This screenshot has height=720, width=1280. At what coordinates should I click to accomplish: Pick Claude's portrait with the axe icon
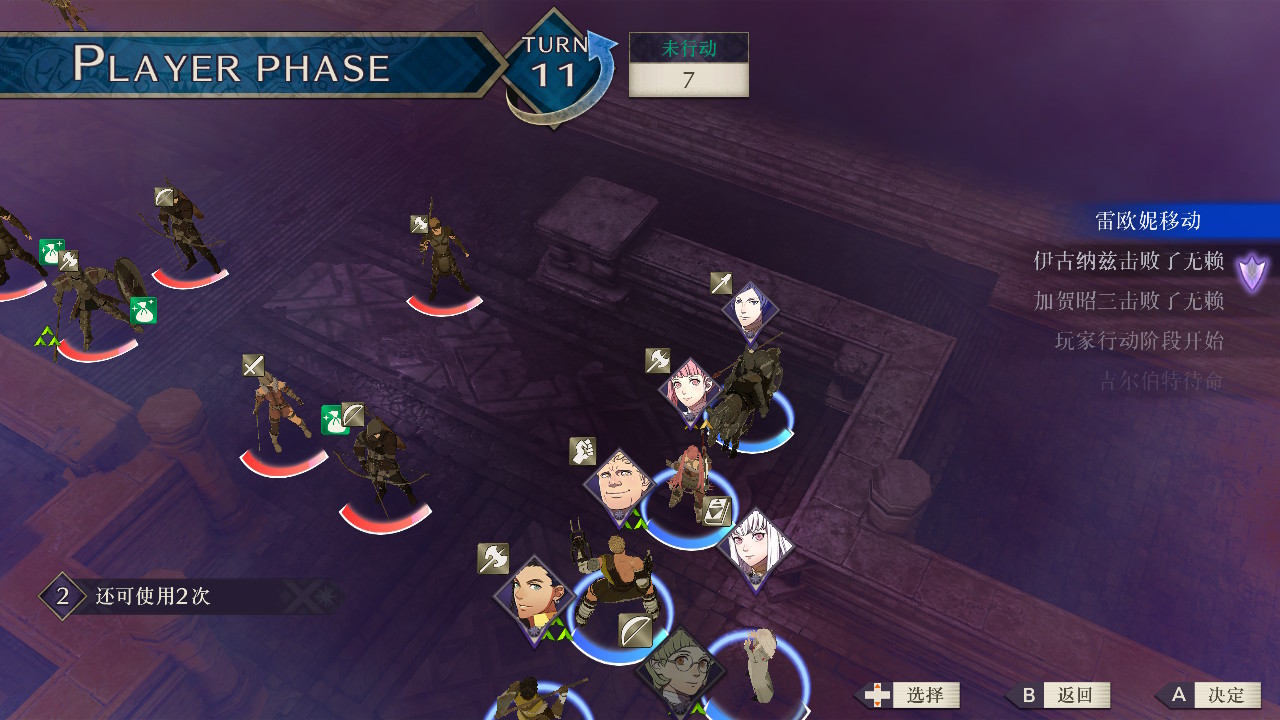(533, 597)
